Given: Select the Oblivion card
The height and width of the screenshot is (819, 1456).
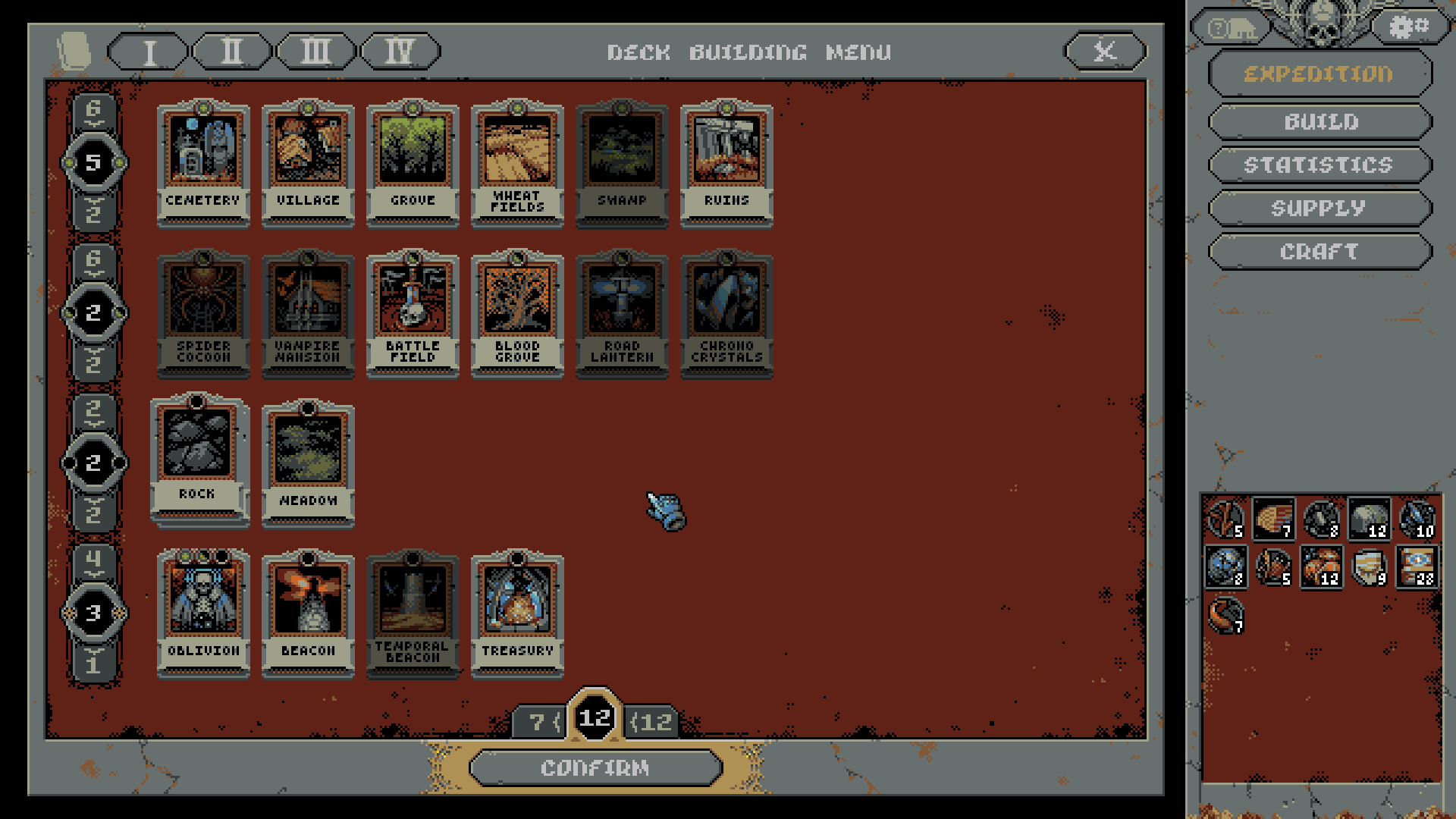Looking at the screenshot, I should pos(203,613).
